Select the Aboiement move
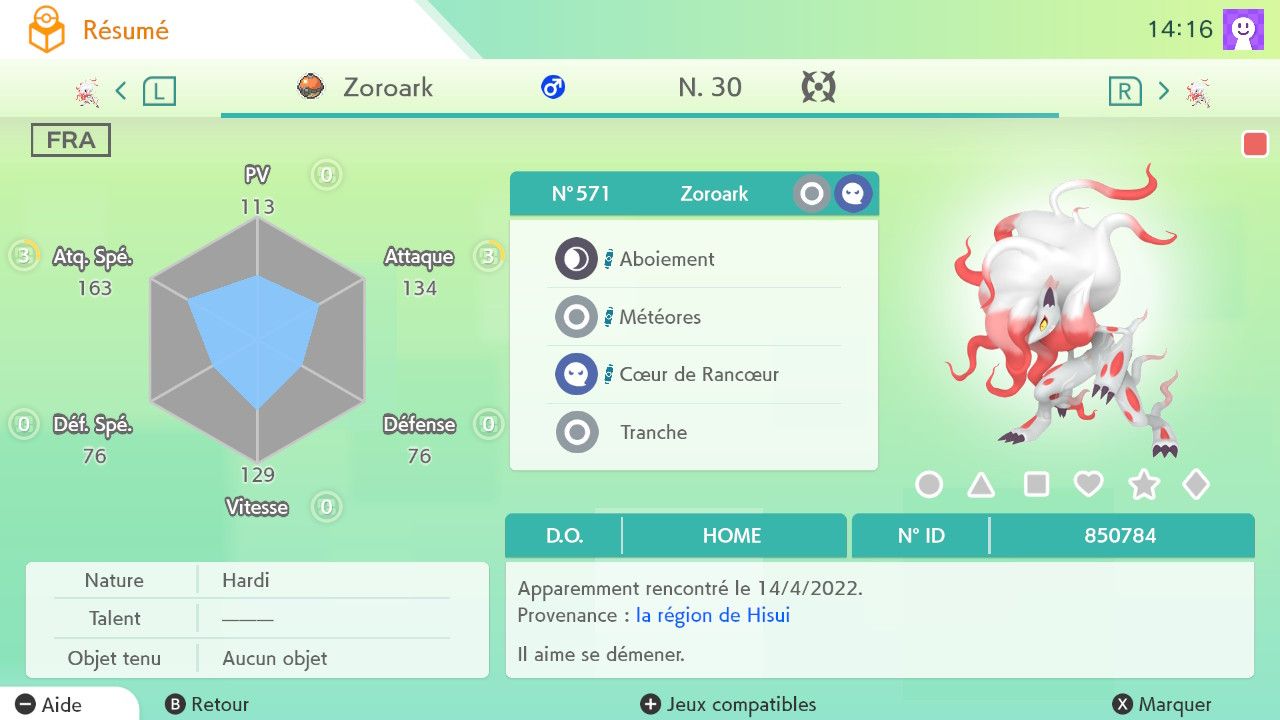The image size is (1280, 720). tap(666, 260)
